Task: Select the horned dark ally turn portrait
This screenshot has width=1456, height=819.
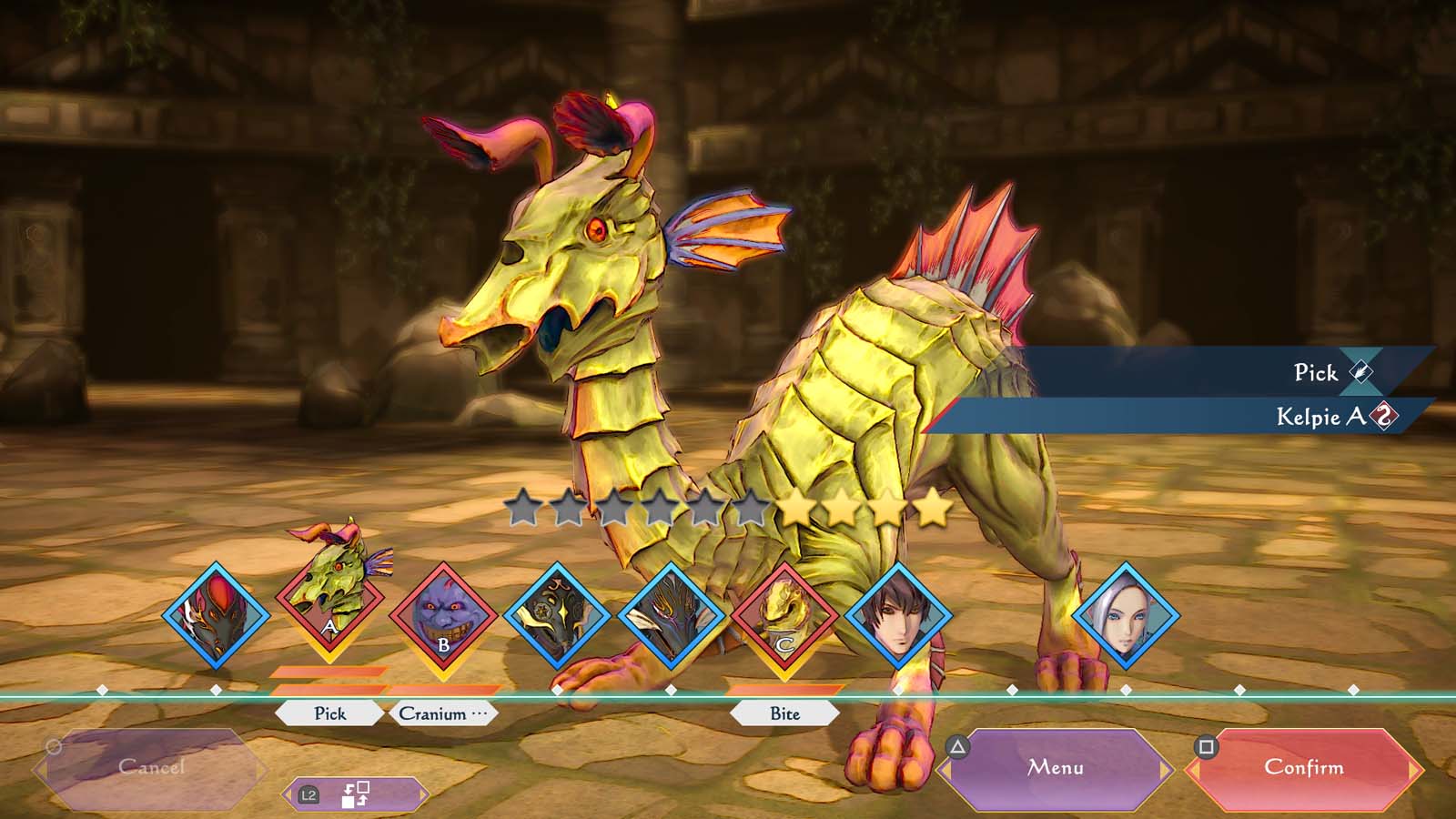Action: [x=671, y=616]
